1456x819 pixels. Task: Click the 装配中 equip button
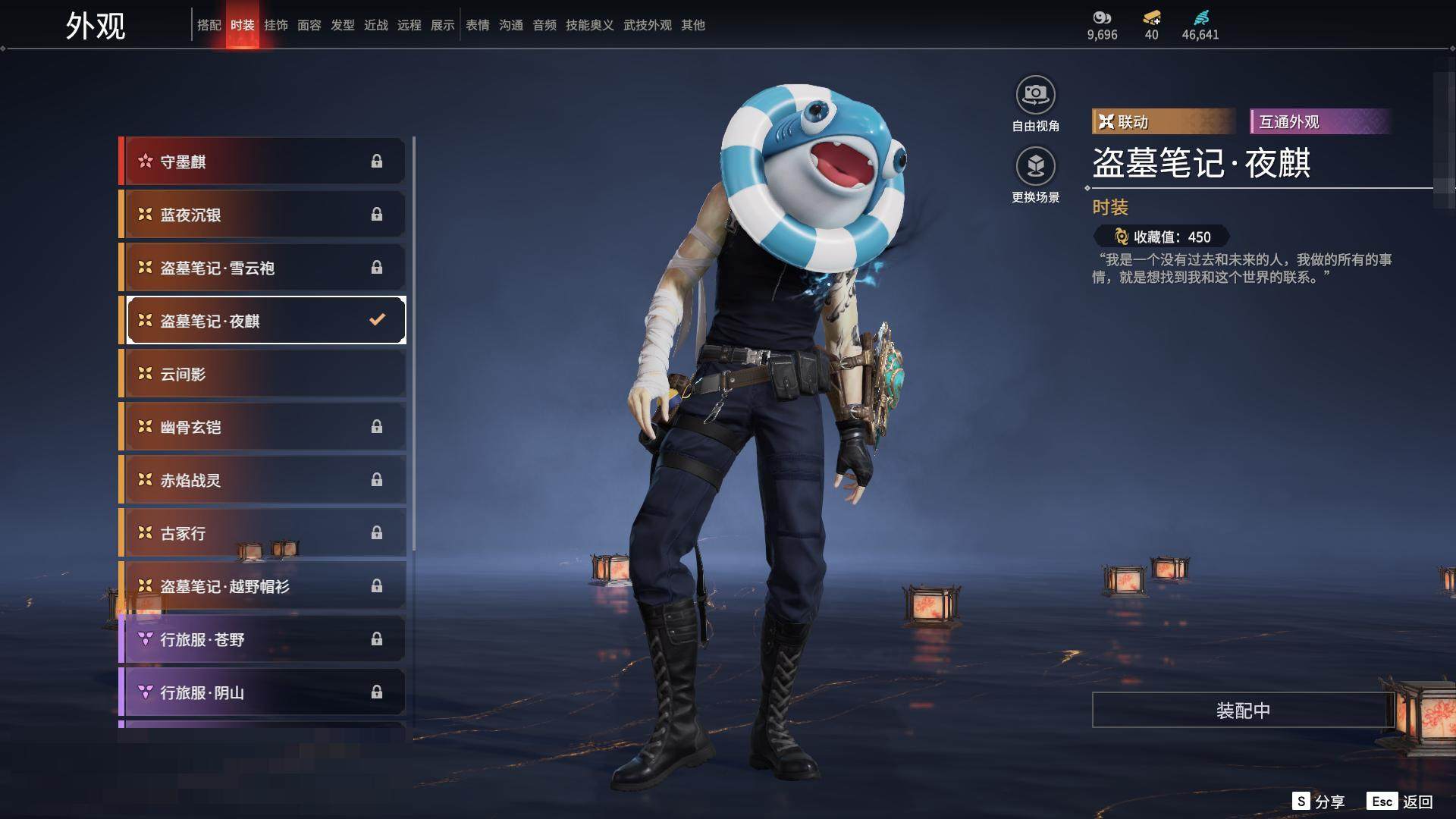click(1242, 710)
